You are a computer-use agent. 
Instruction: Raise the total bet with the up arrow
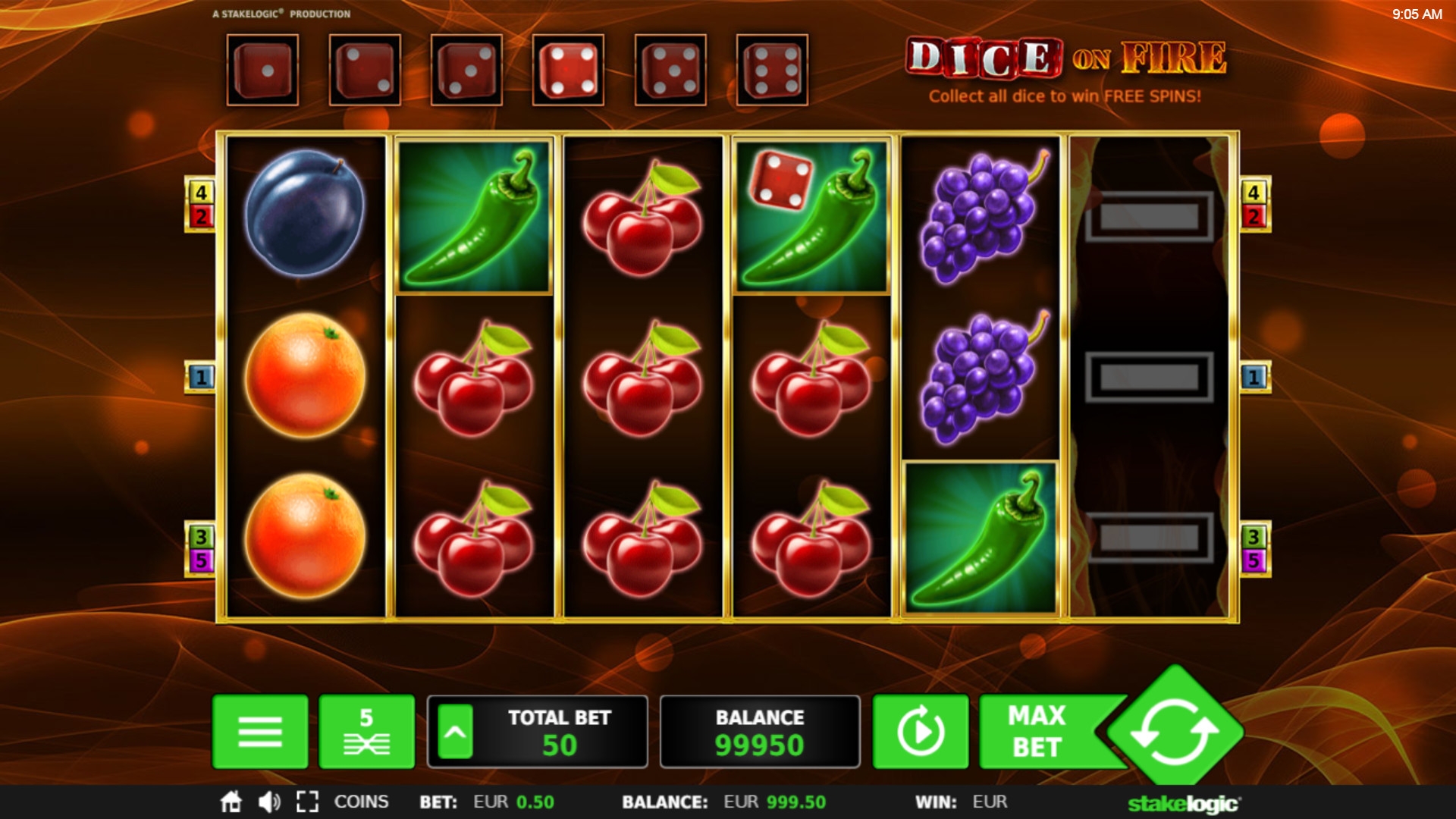pos(455,732)
